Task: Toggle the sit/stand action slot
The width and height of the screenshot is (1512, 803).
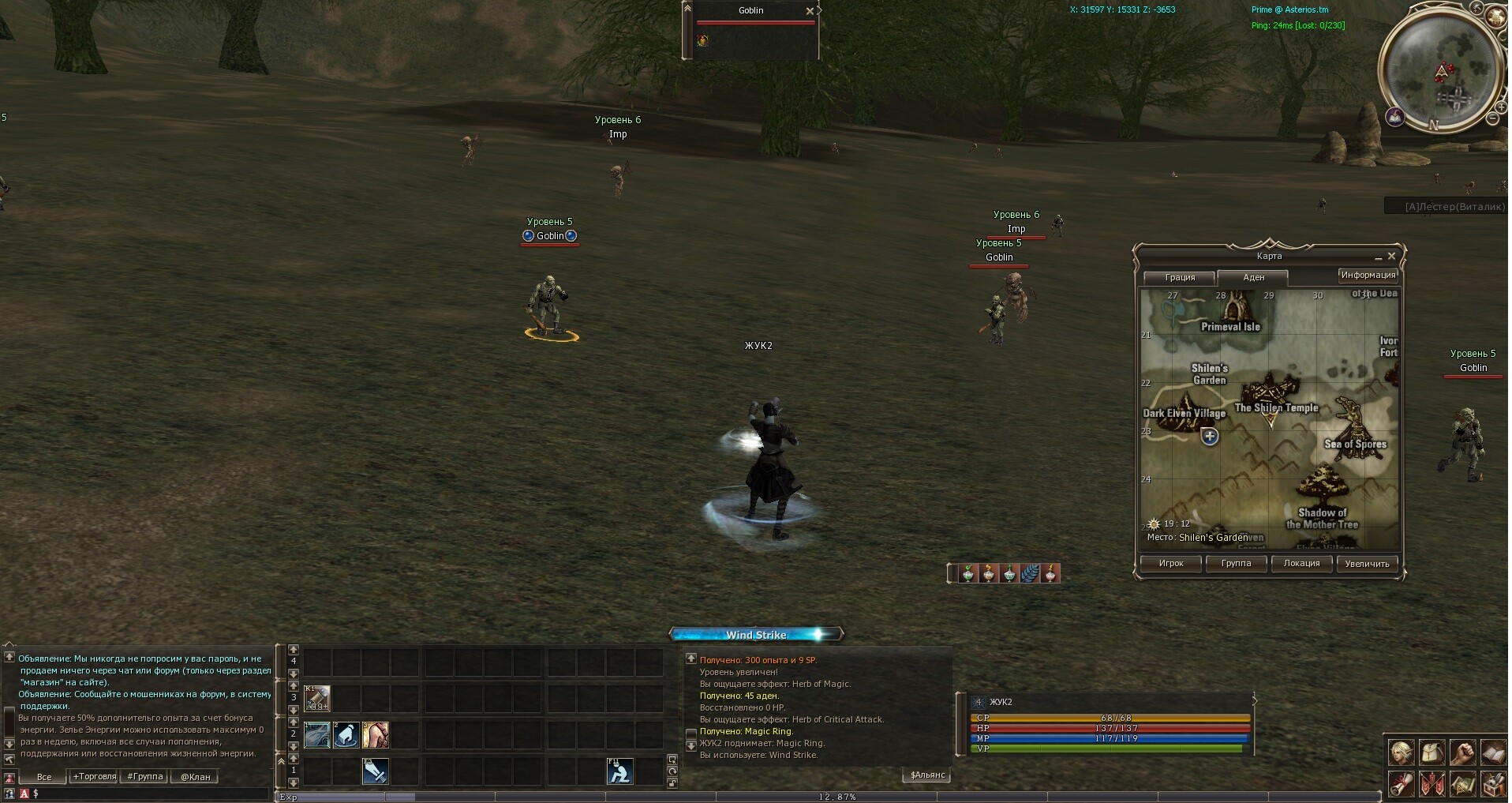Action: point(619,771)
